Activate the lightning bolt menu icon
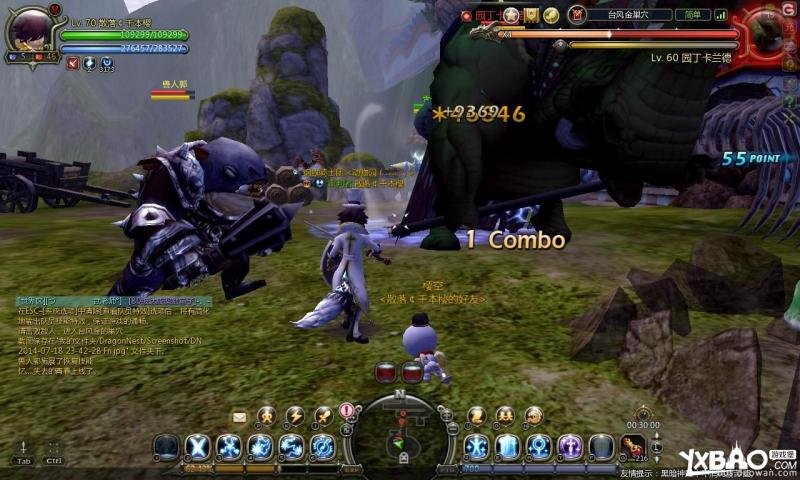 [x=294, y=416]
